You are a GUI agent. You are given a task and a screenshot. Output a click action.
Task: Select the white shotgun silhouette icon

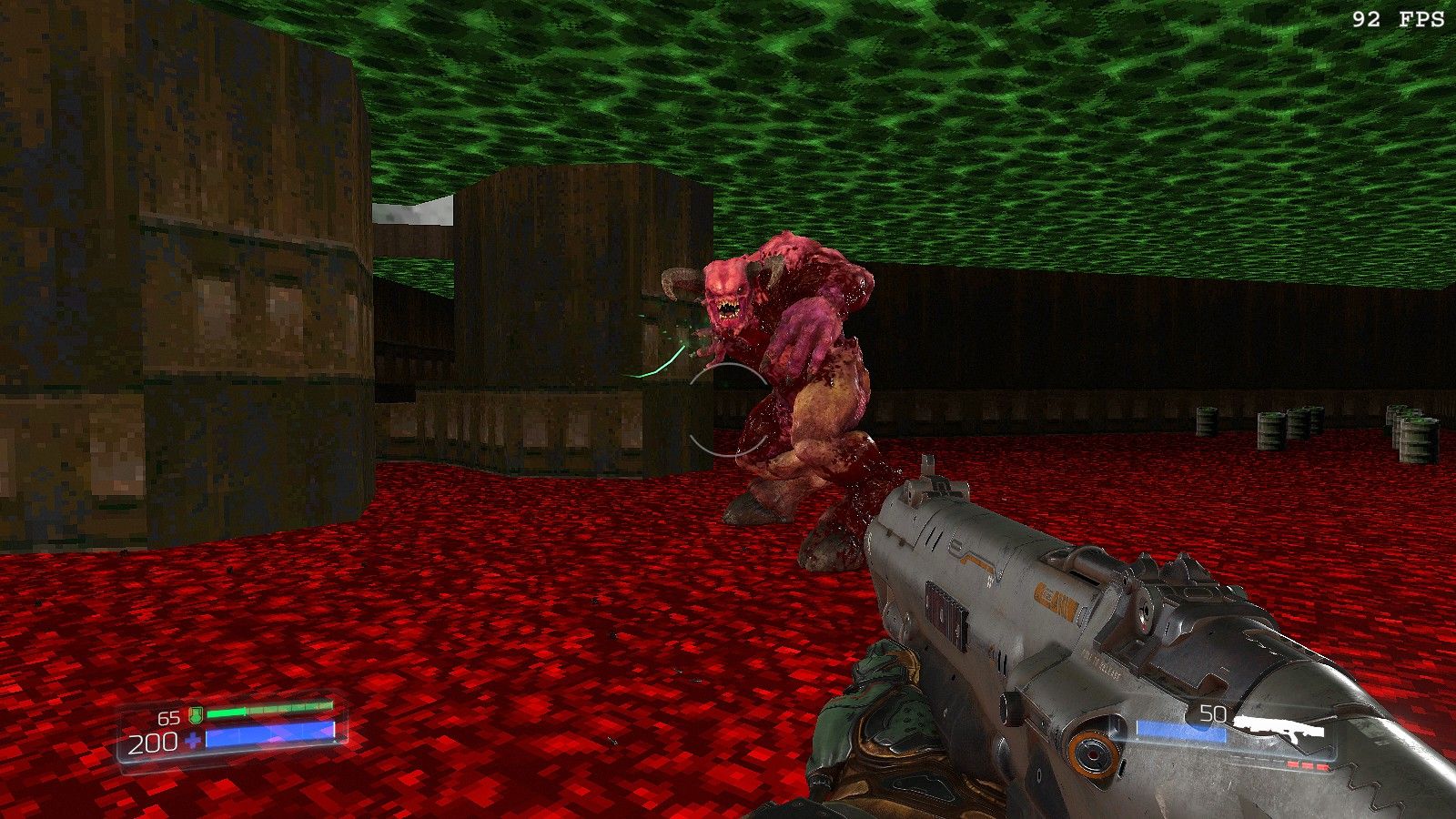[1280, 728]
